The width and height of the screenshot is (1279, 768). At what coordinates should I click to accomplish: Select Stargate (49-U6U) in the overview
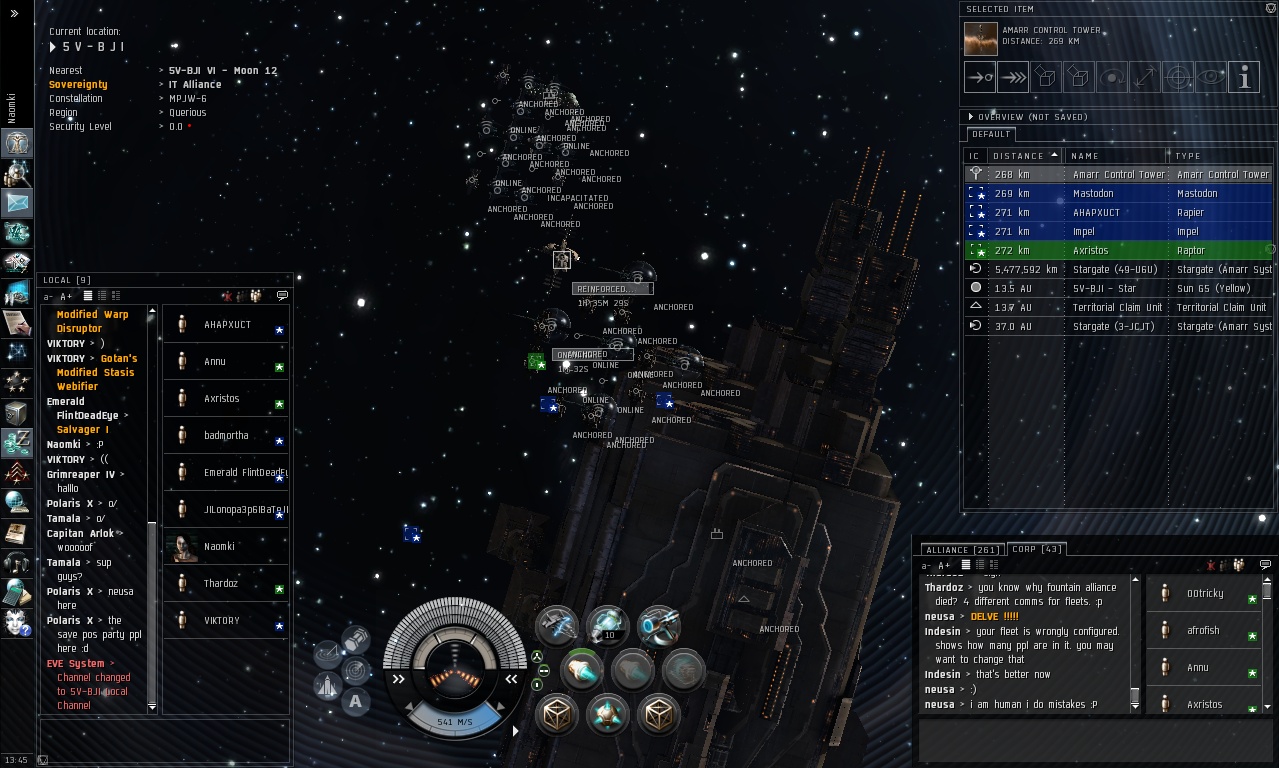1117,270
